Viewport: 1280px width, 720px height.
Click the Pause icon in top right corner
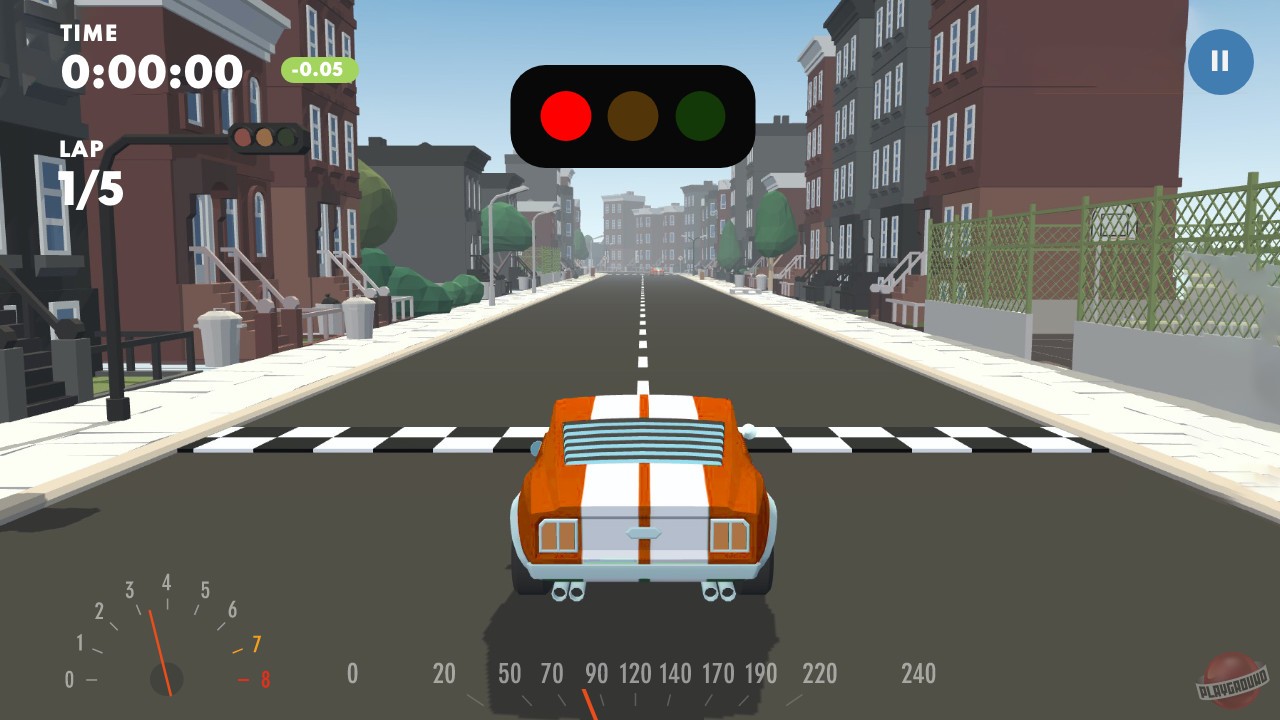[x=1220, y=61]
